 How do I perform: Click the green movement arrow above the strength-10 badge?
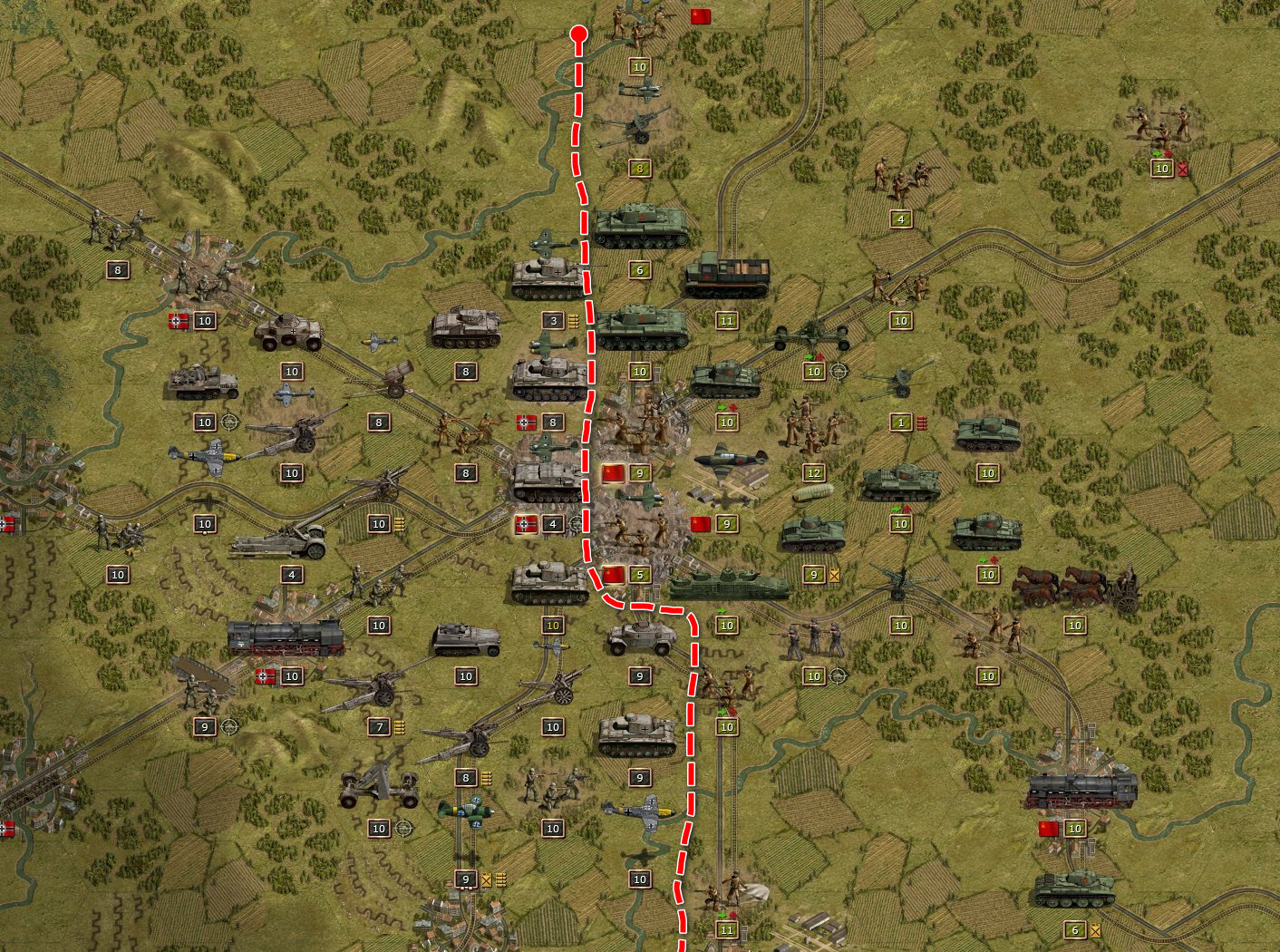722,611
